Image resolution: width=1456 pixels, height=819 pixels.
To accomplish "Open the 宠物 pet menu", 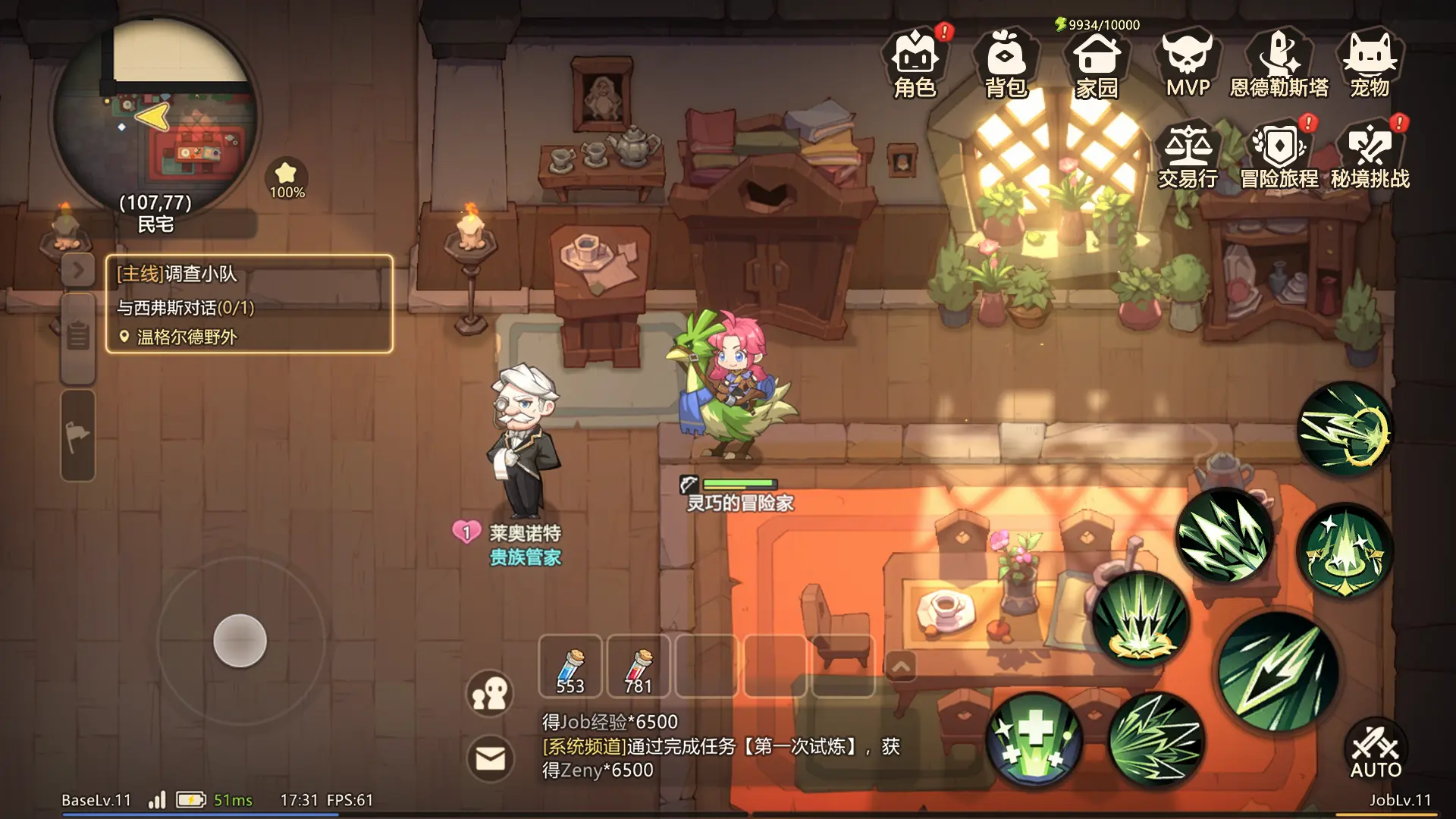I will tap(1370, 64).
